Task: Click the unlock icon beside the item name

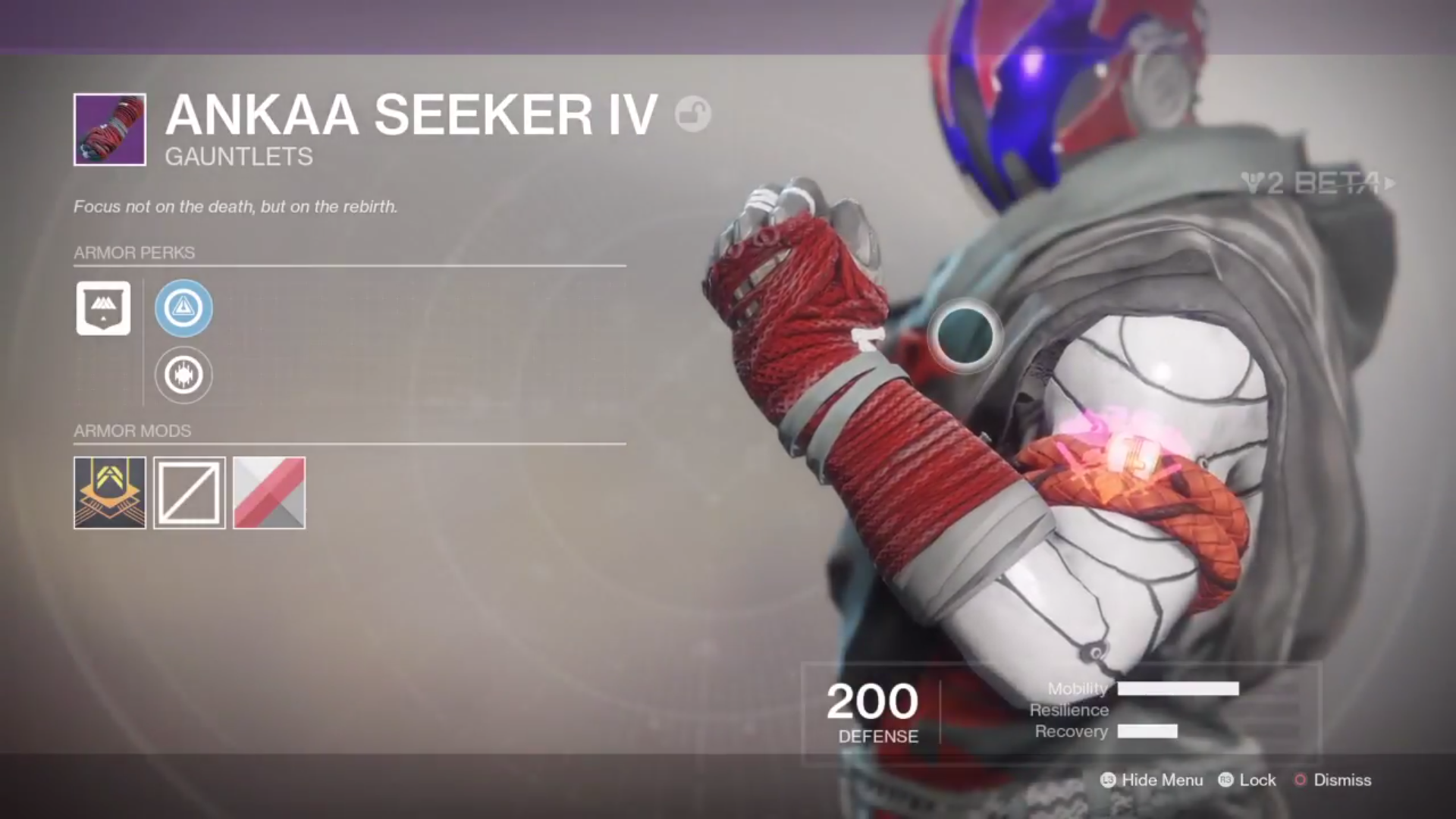Action: coord(694,115)
